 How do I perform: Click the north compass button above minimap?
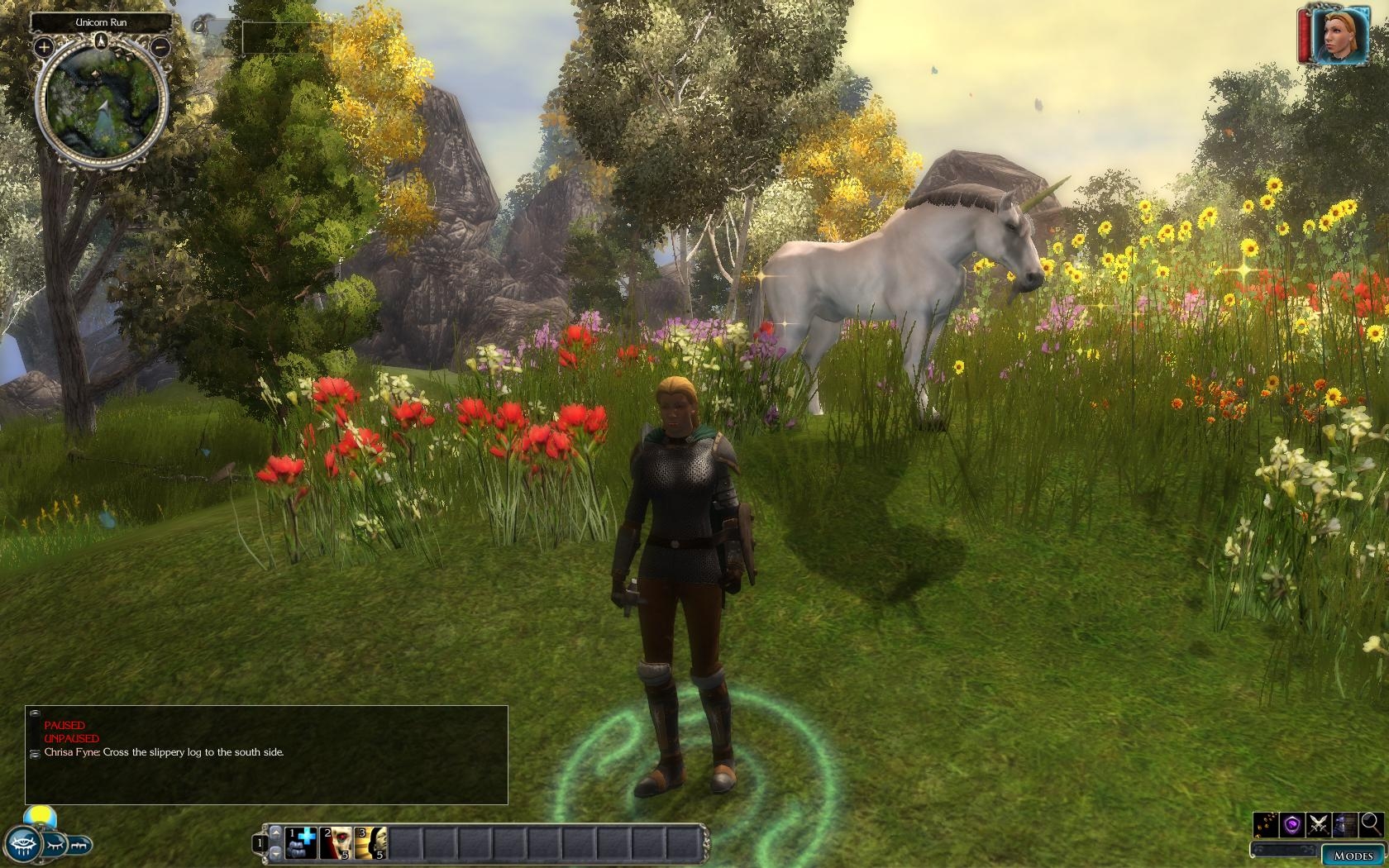102,41
